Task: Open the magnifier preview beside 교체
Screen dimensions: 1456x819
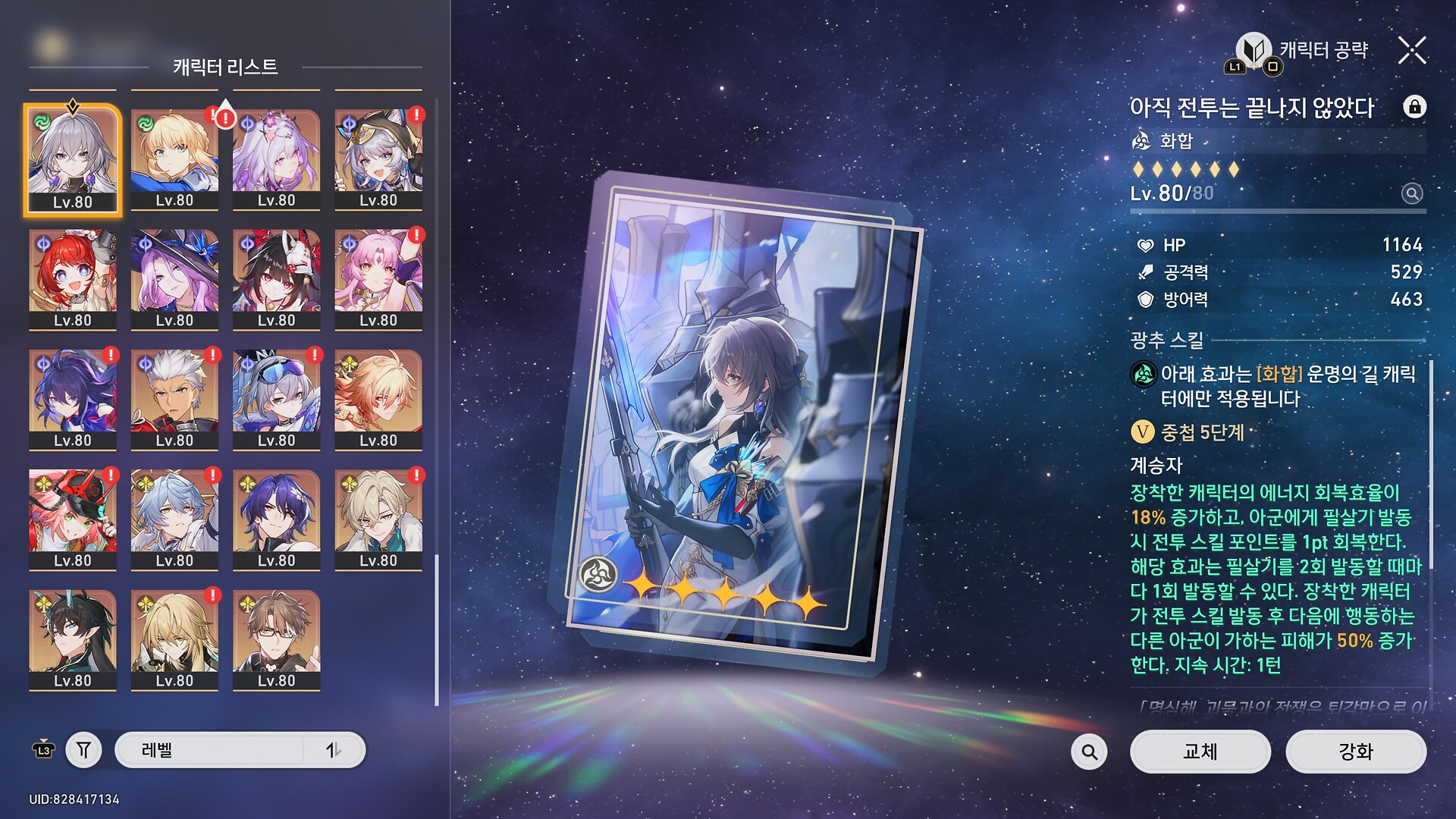Action: tap(1089, 752)
